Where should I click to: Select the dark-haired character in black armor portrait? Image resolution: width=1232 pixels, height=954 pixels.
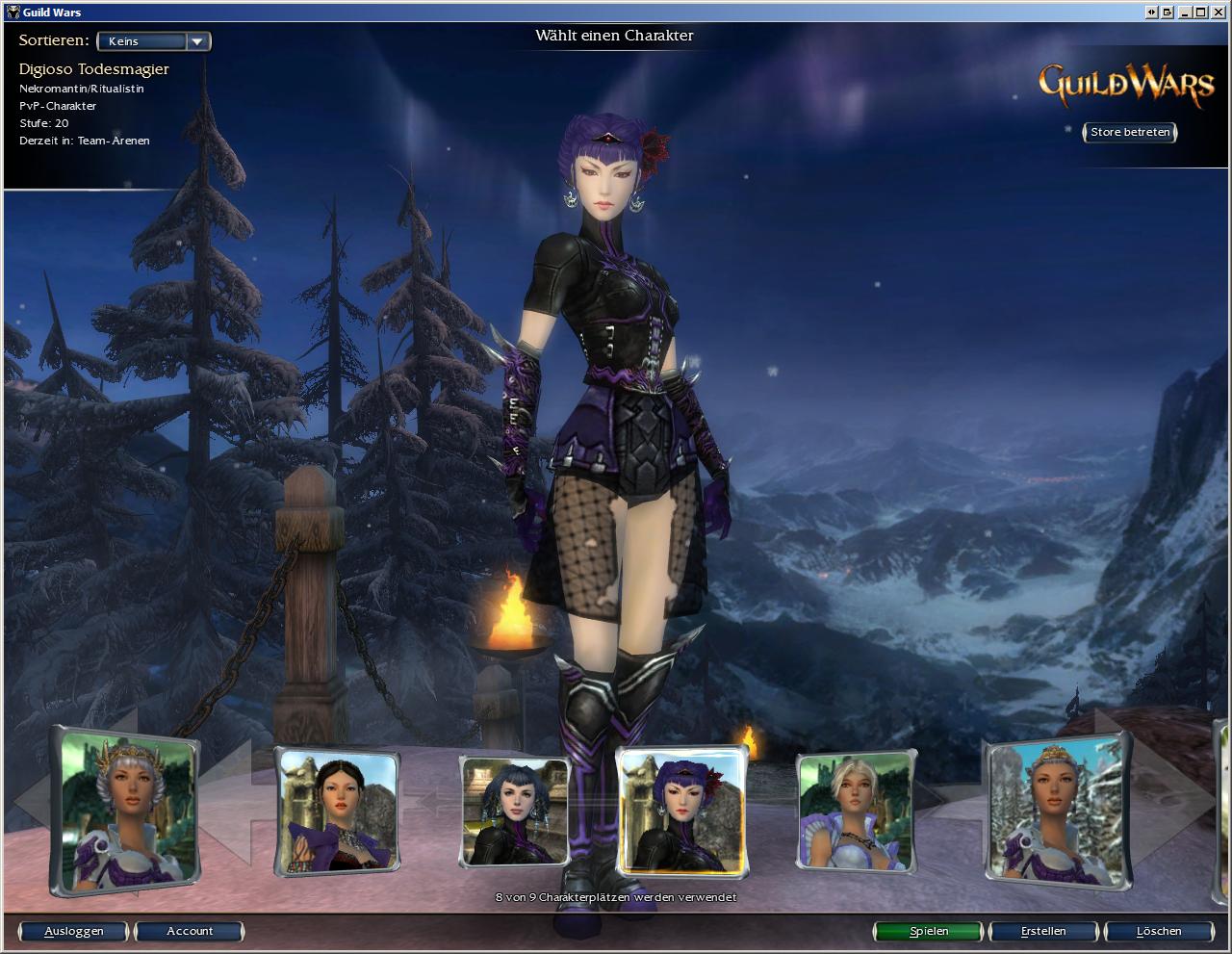click(x=513, y=811)
